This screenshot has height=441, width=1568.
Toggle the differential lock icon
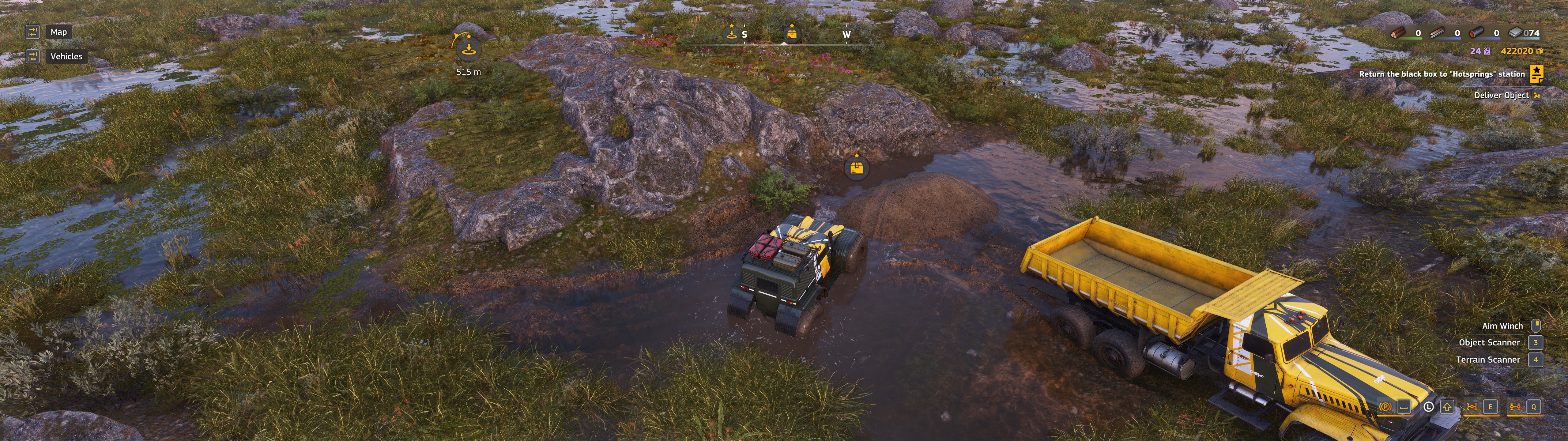point(1472,407)
